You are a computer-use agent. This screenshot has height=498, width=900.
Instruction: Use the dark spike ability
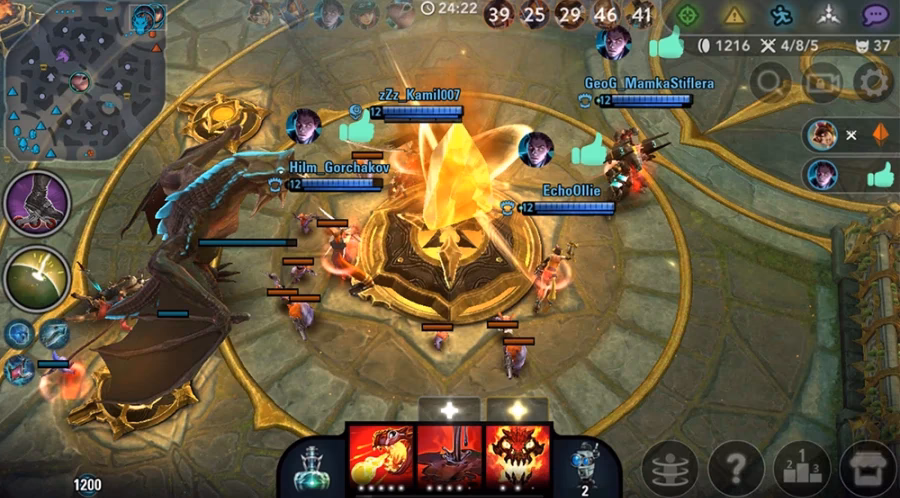point(449,456)
